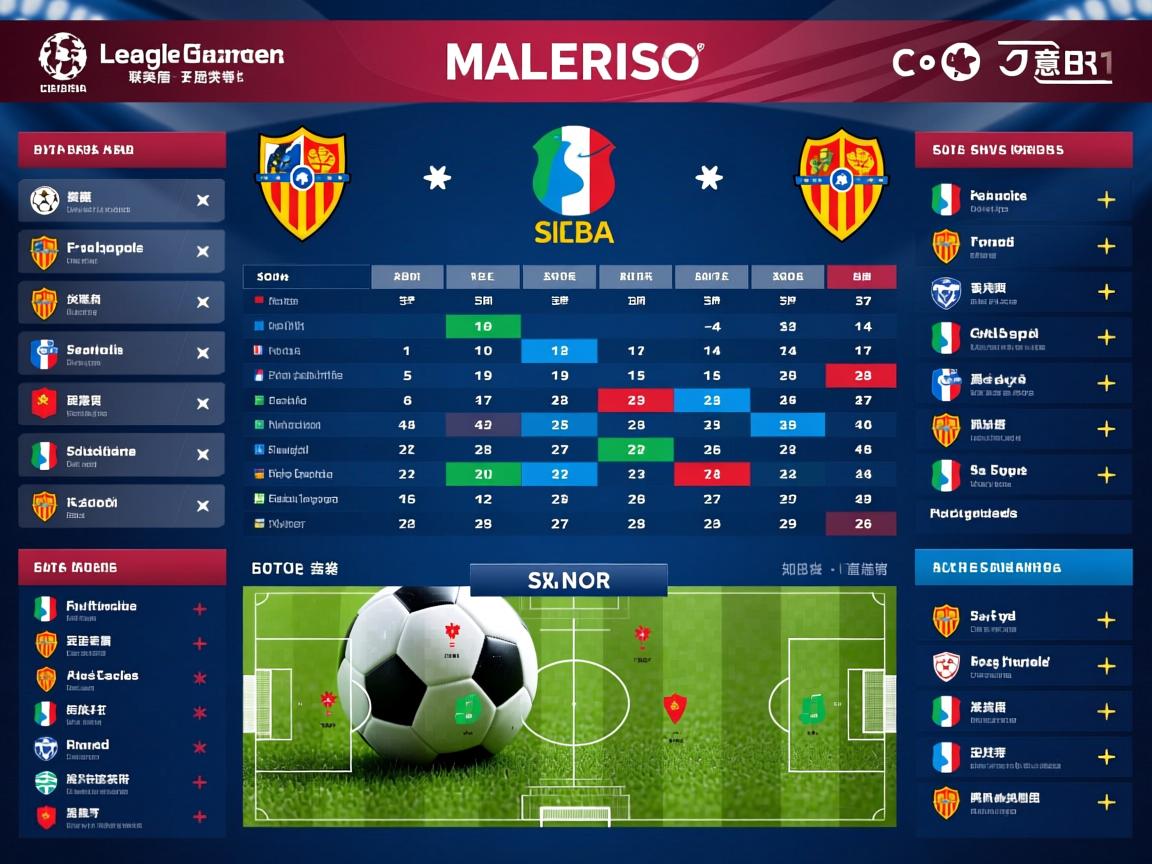The width and height of the screenshot is (1152, 864).
Task: Add the Fonod team with its plus
Action: point(1106,246)
